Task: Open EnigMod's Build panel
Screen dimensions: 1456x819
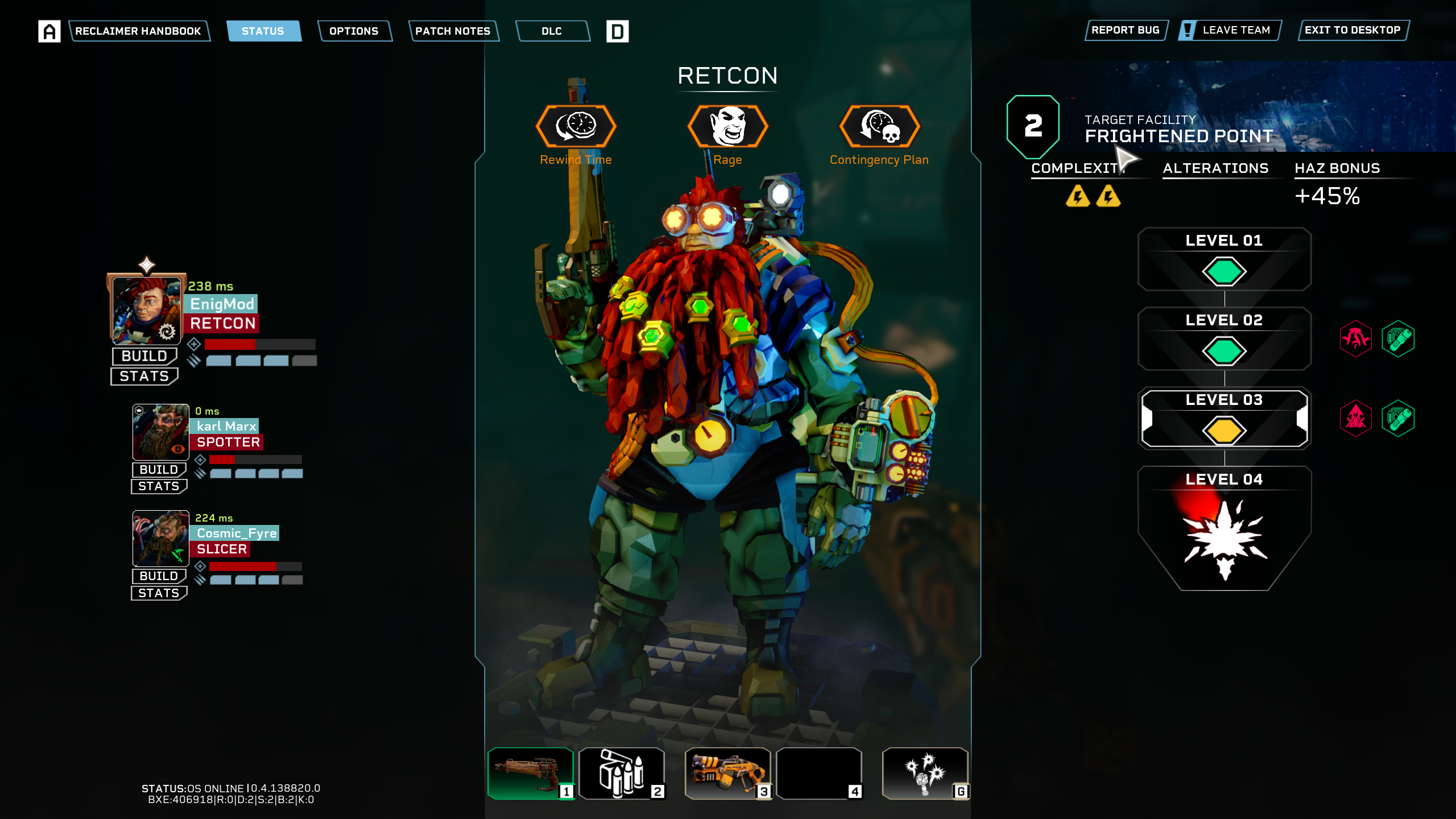Action: [144, 356]
